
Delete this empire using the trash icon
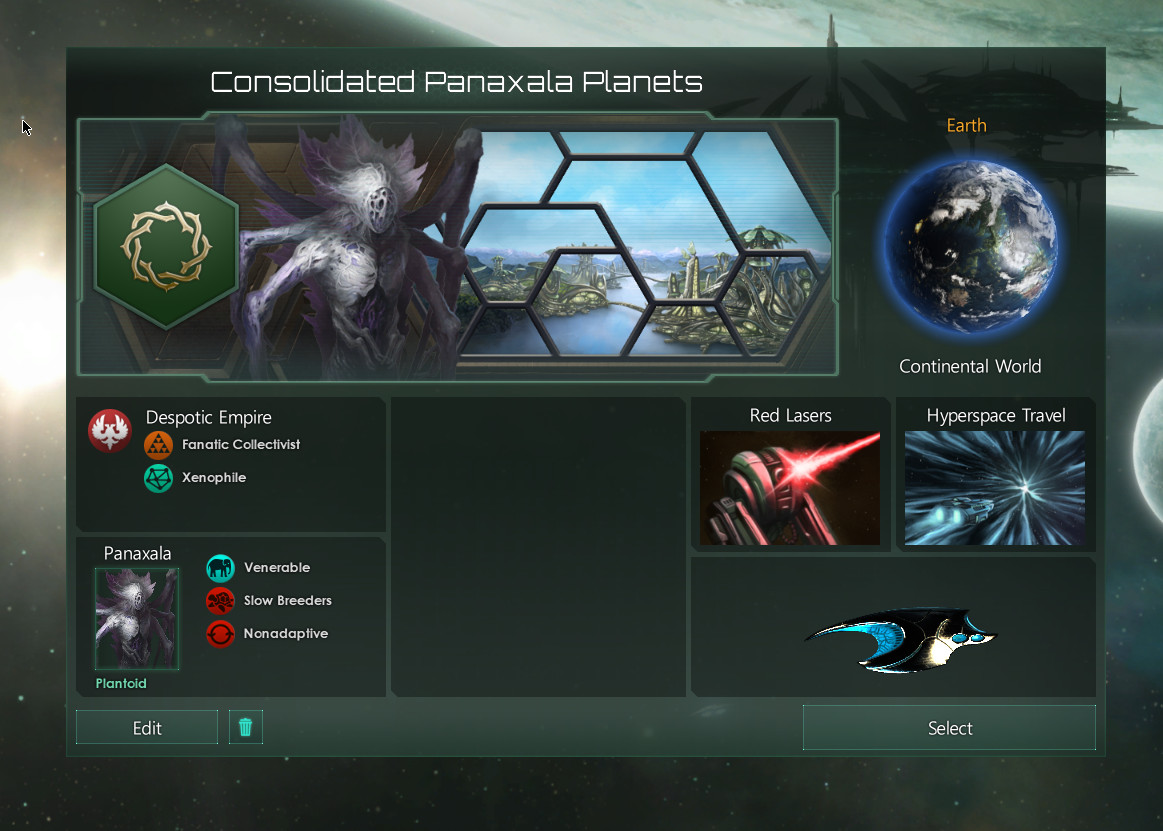tap(246, 727)
